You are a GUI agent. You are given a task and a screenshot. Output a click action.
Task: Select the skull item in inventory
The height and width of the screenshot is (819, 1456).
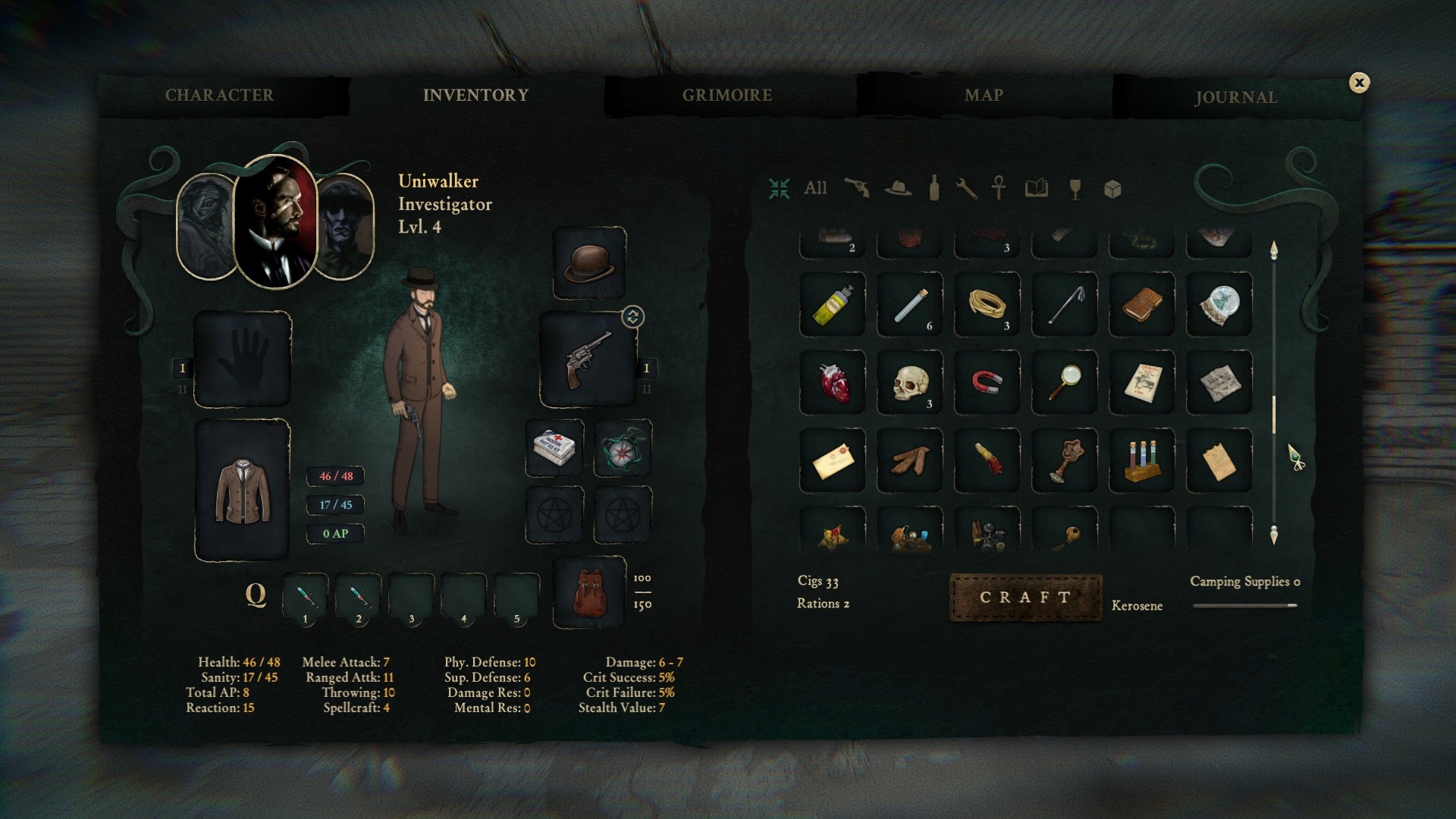(x=909, y=382)
